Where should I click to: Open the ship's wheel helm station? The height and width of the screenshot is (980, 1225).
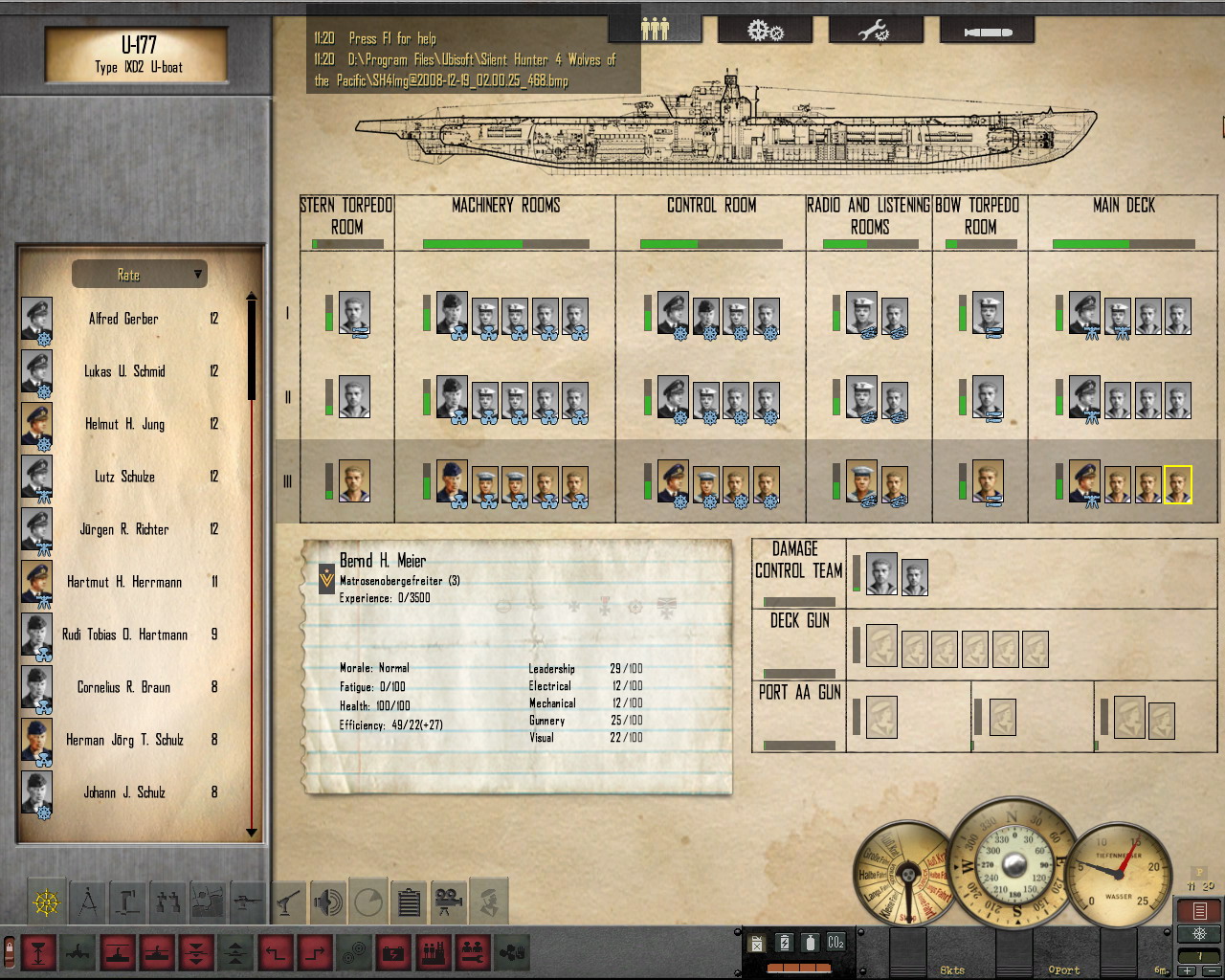coord(46,902)
